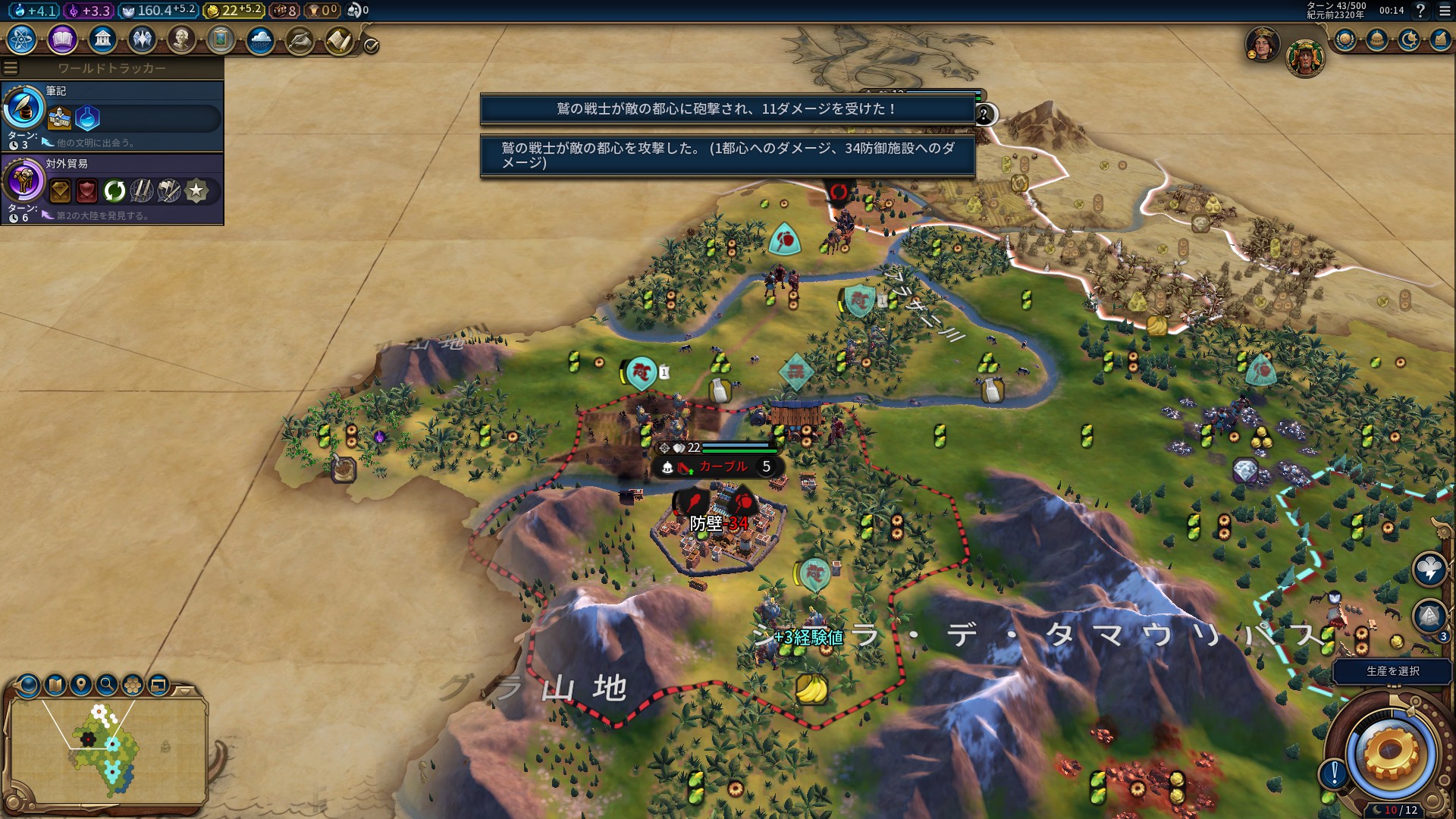Open the in-game help question mark
This screenshot has height=819, width=1456.
pos(1420,11)
